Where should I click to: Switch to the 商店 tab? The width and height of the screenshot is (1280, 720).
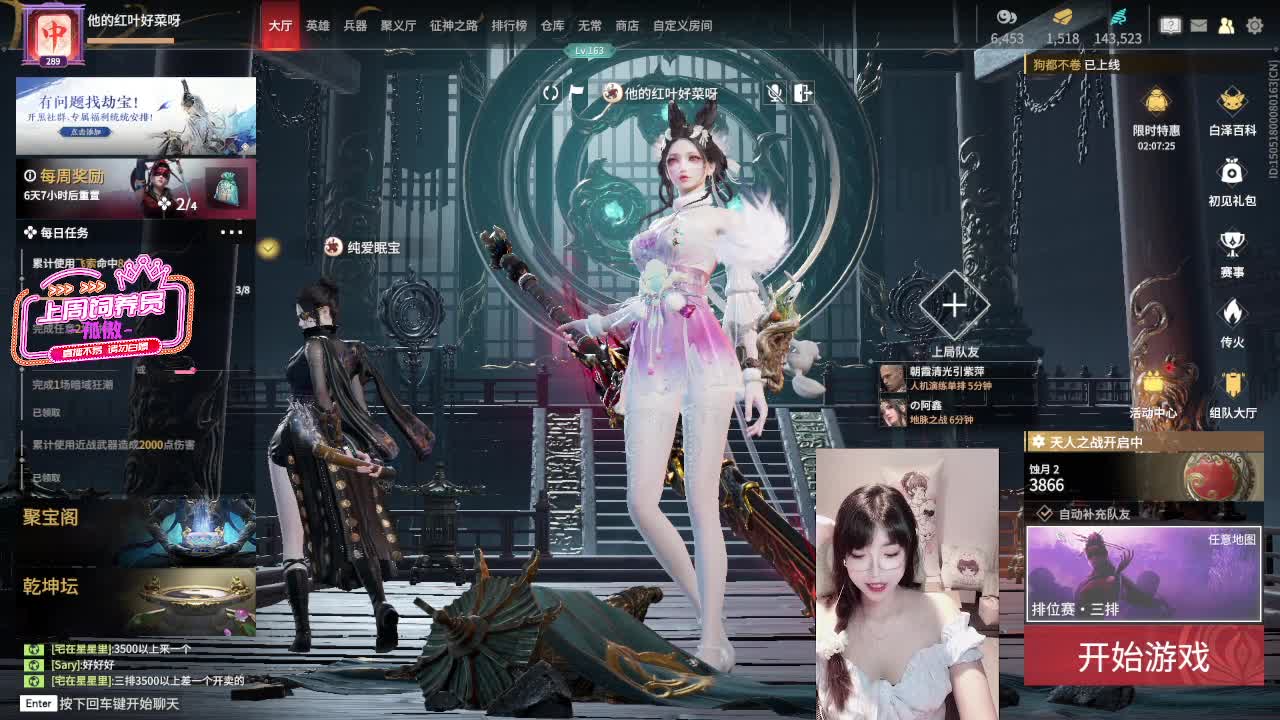coord(626,25)
